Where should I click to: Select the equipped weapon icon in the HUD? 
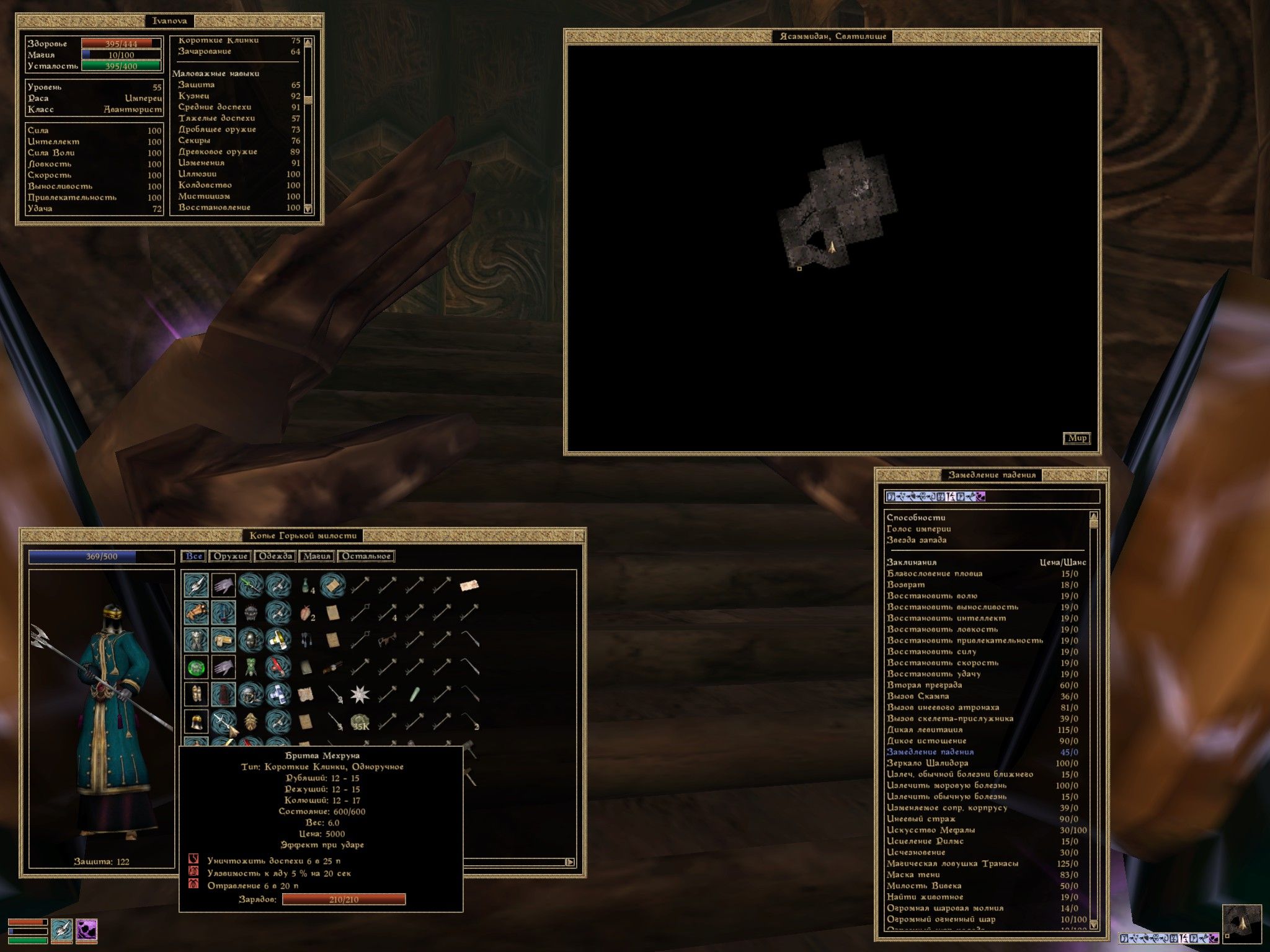coord(61,931)
